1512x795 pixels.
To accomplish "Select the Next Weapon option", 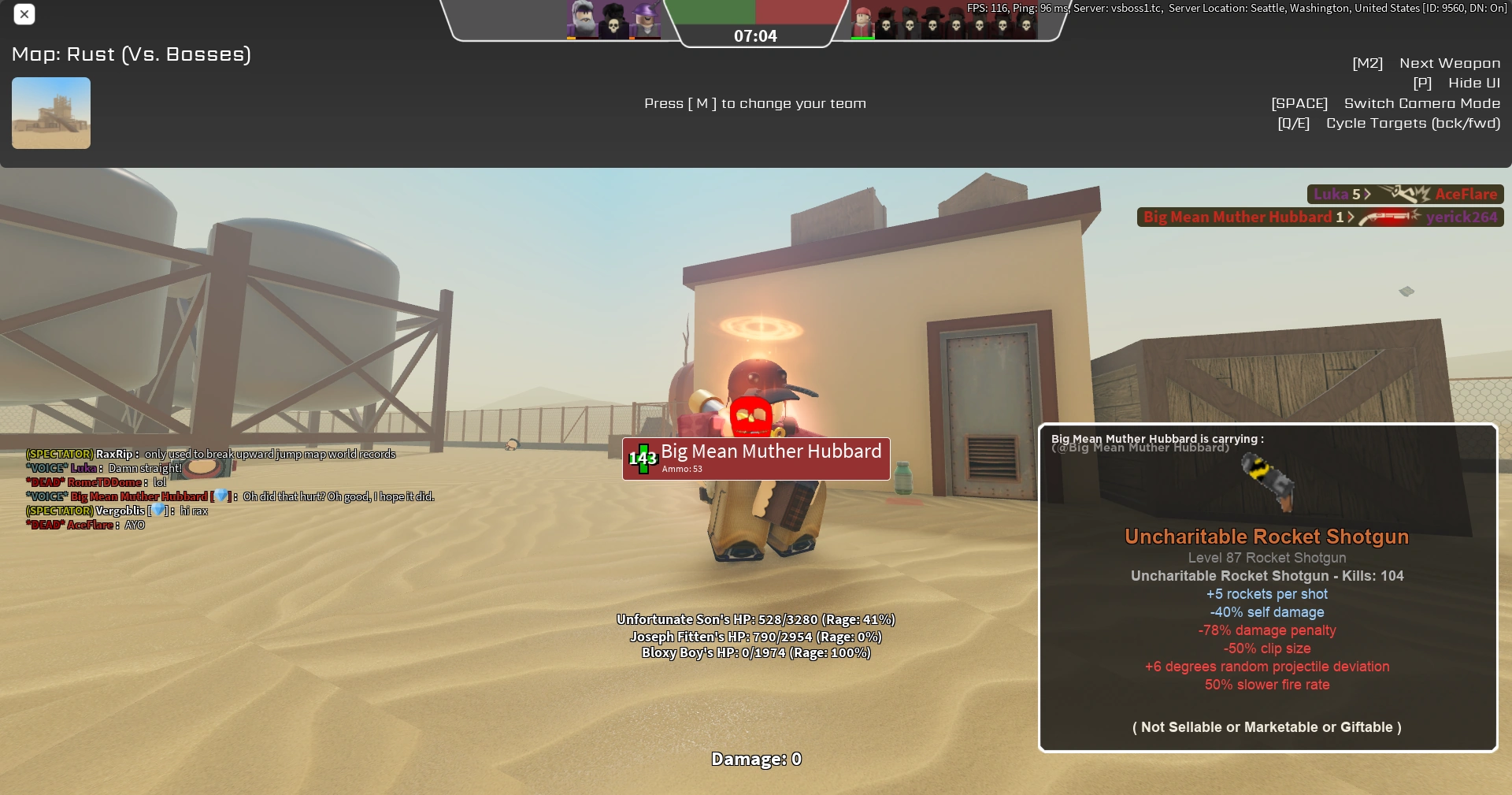I will coord(1449,63).
